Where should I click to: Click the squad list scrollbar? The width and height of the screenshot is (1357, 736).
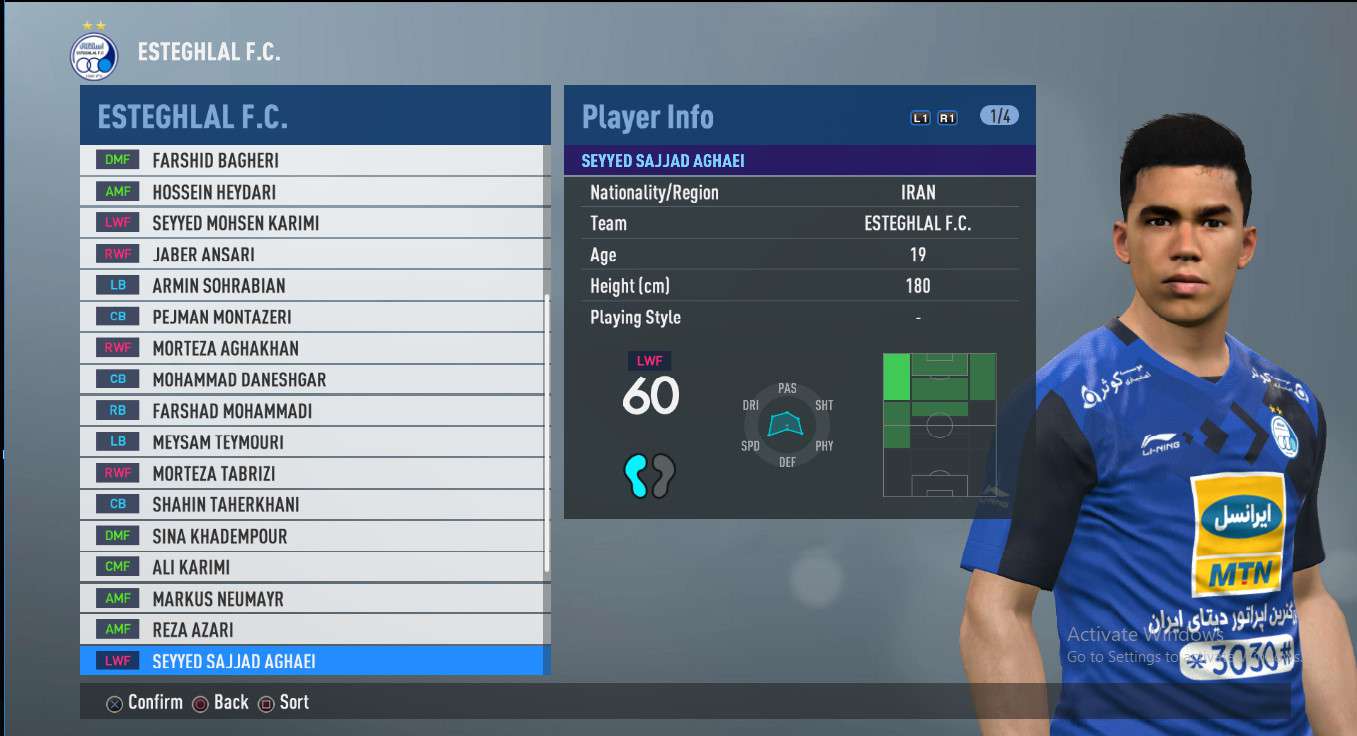pos(547,436)
